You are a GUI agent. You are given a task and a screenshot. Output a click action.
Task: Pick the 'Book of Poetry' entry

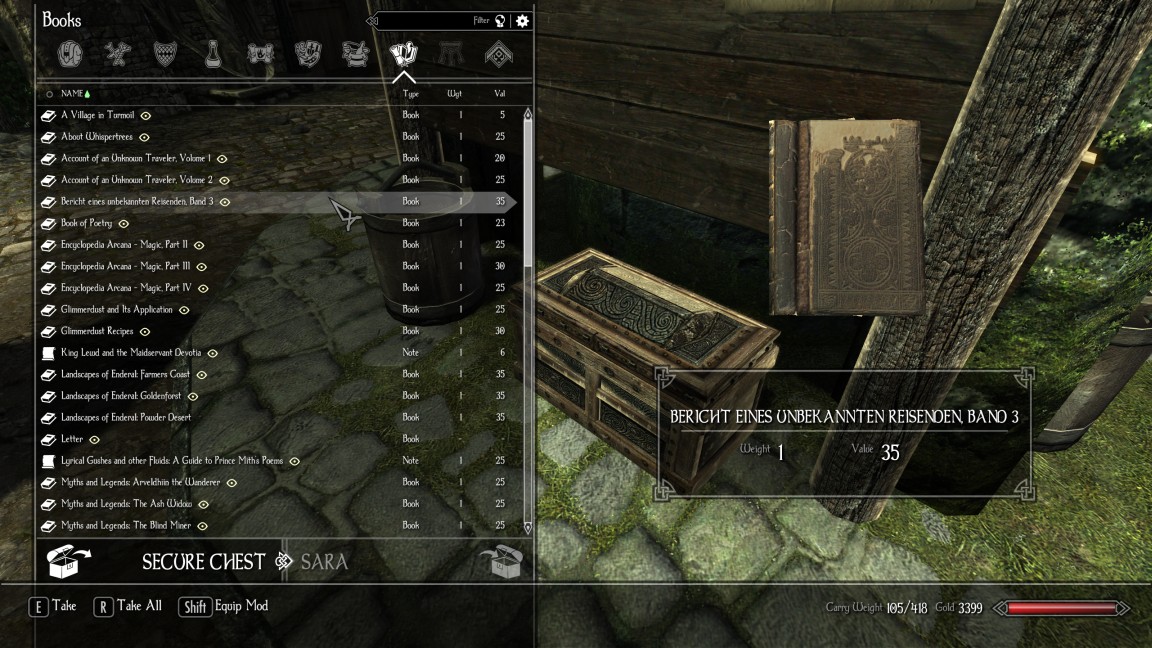[x=86, y=223]
